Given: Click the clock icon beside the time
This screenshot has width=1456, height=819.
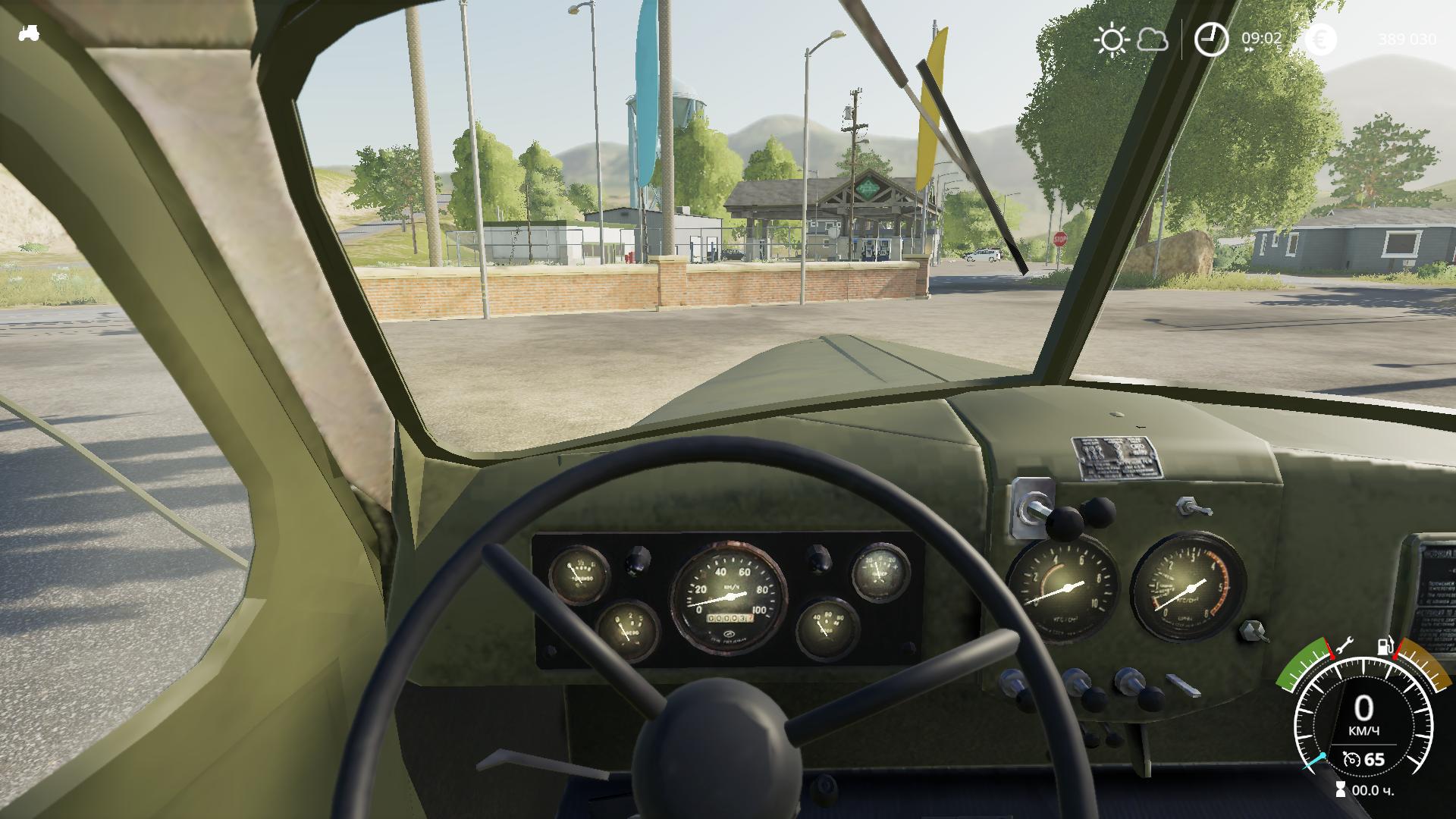Looking at the screenshot, I should (x=1211, y=39).
